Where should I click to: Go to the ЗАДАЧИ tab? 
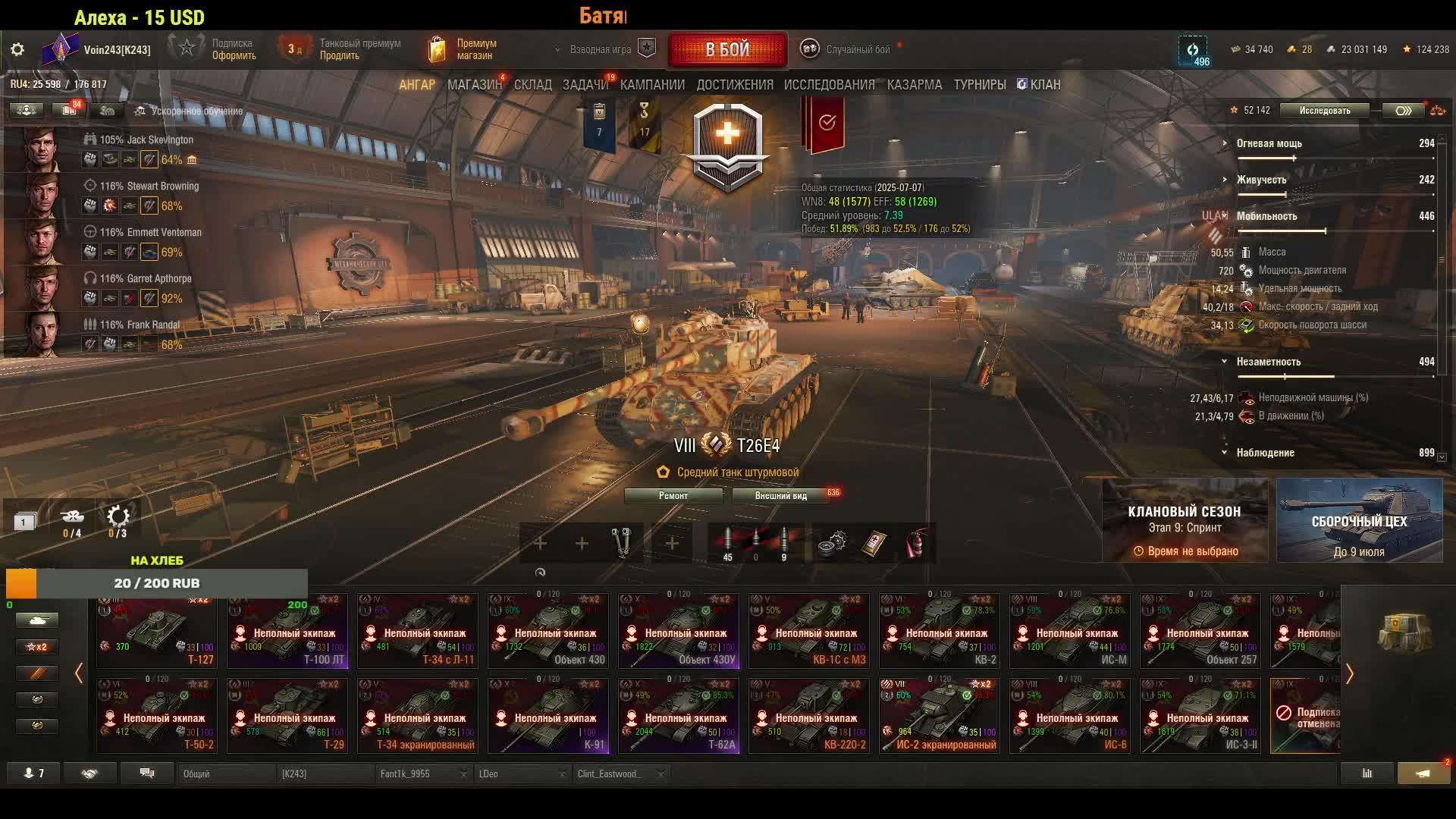pos(585,85)
